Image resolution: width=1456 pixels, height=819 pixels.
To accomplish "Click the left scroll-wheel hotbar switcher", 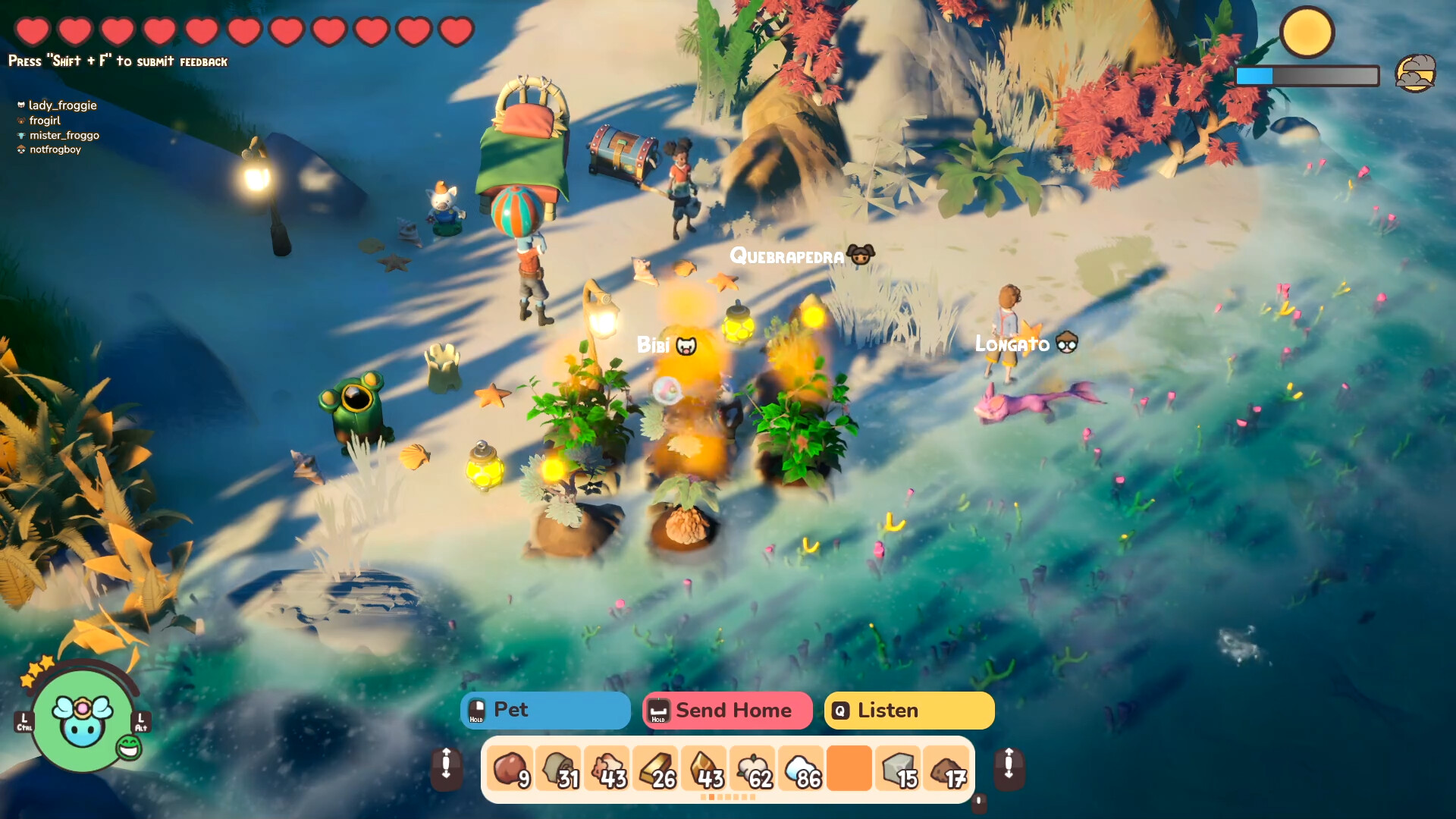I will click(447, 768).
